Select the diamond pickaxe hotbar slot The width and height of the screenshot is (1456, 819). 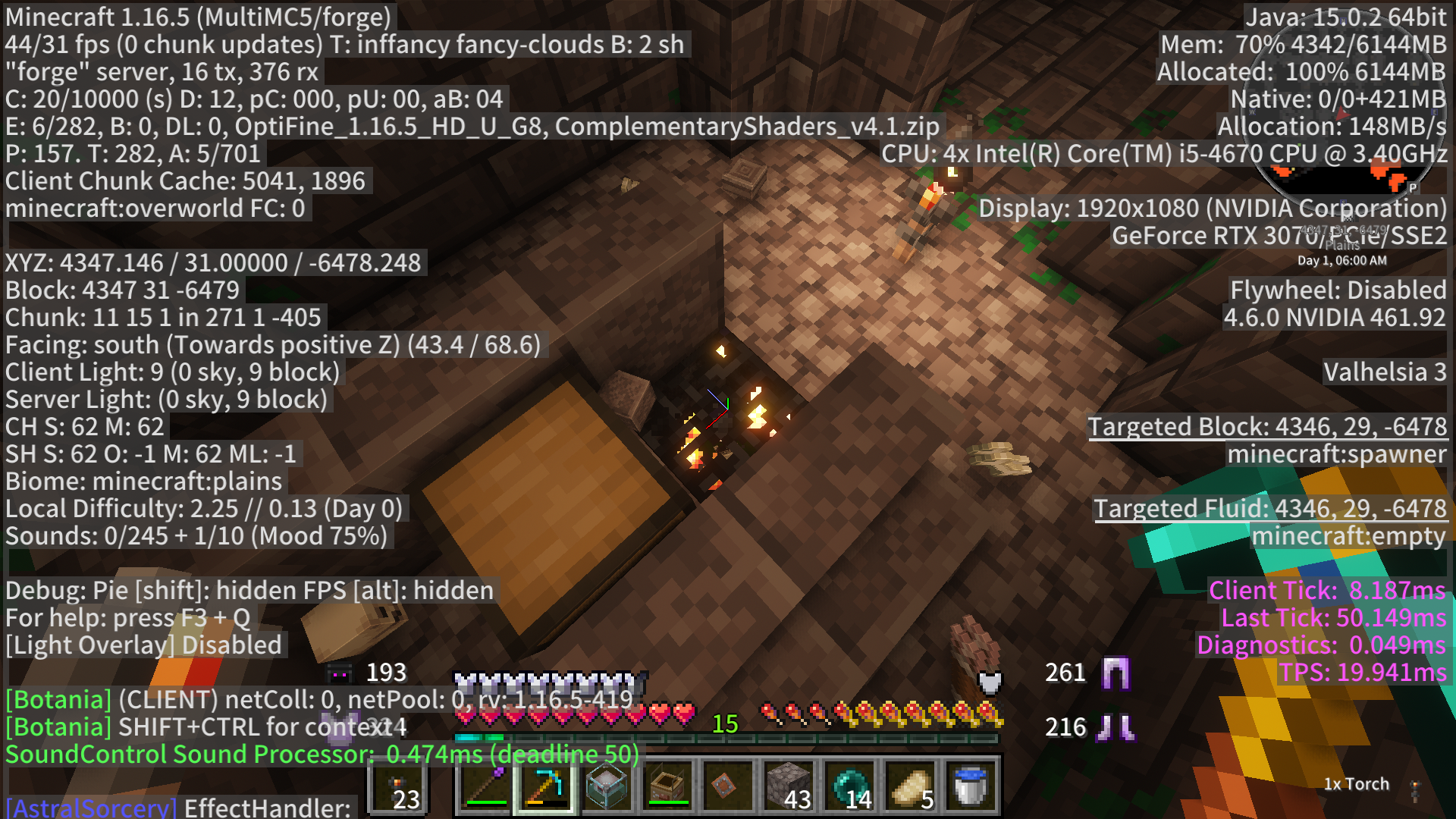click(546, 786)
